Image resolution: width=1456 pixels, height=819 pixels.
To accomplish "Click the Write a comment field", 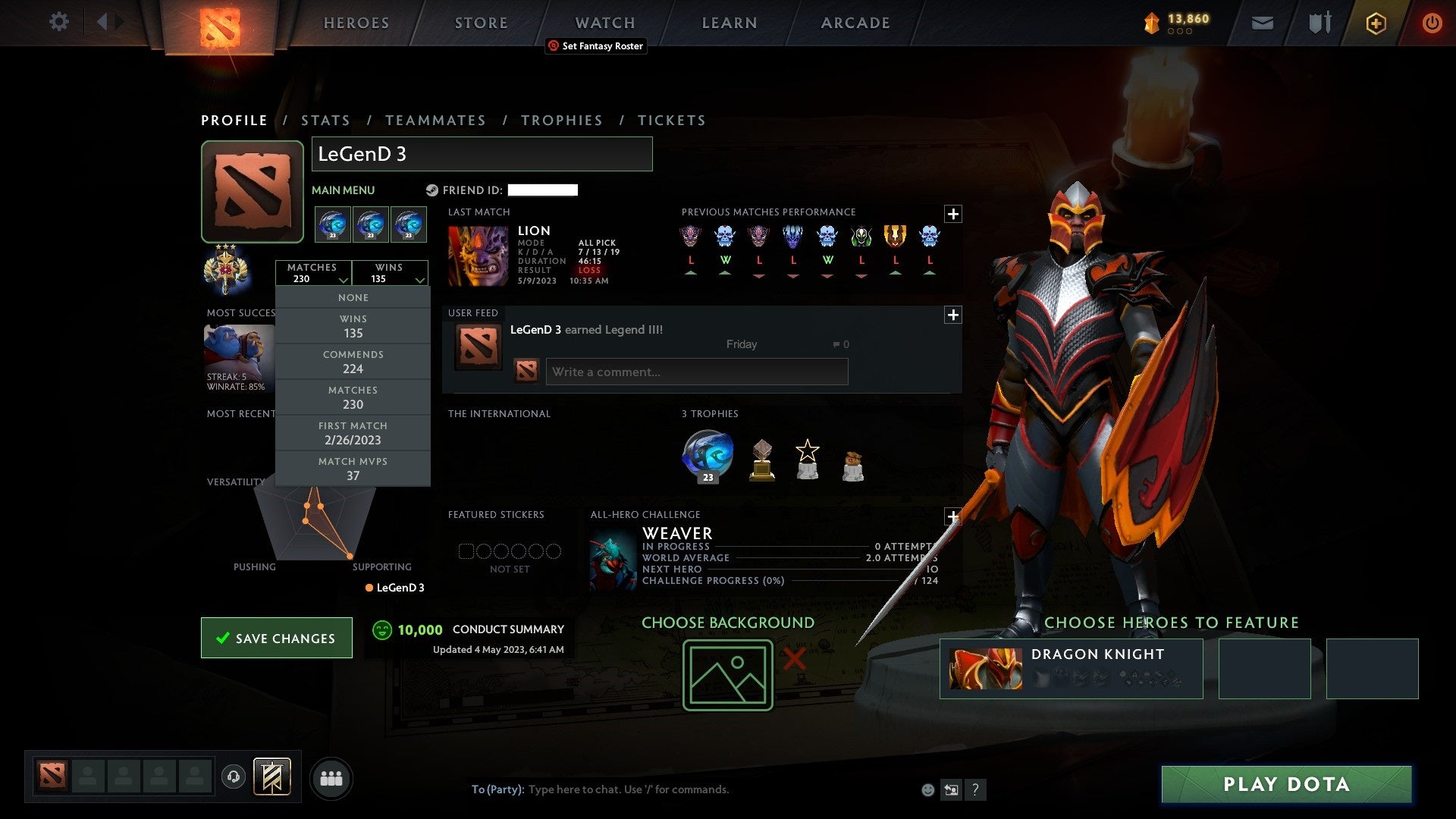I will coord(697,372).
